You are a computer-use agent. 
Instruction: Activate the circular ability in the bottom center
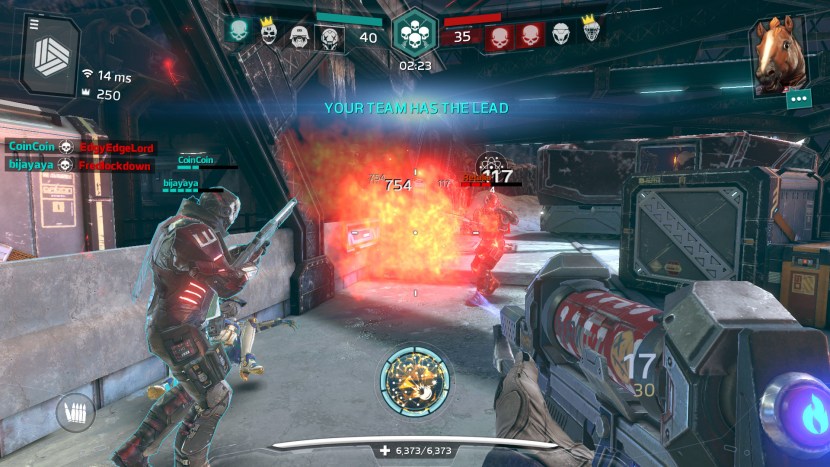point(414,381)
